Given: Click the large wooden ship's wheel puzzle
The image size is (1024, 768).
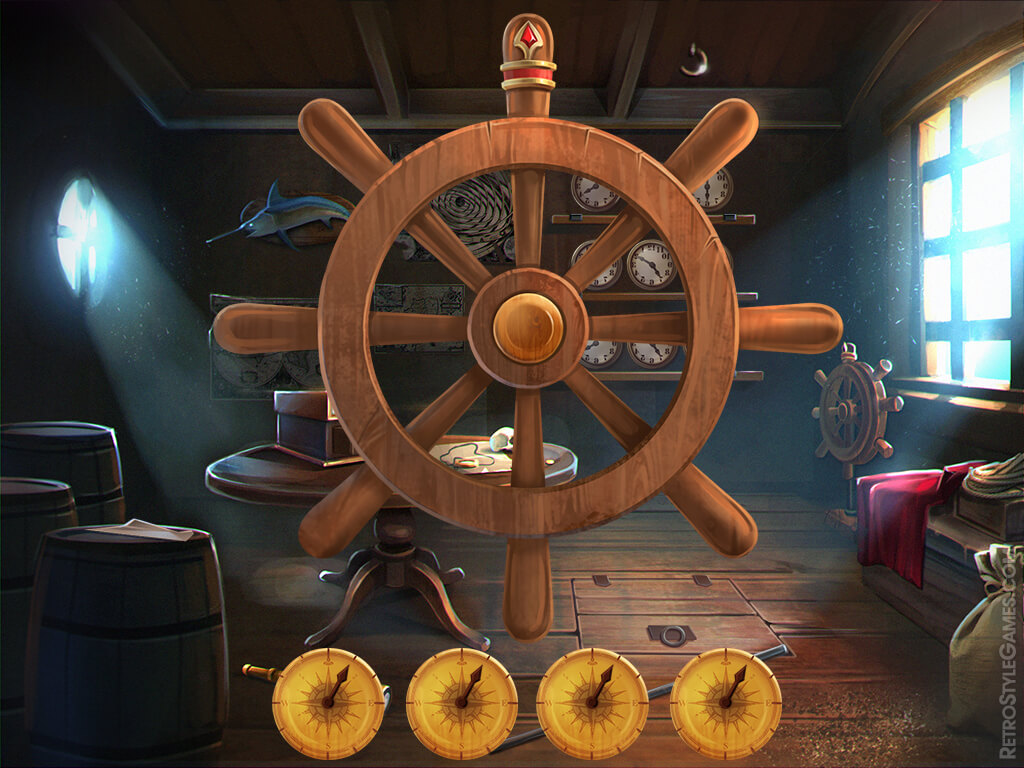Looking at the screenshot, I should tap(528, 328).
